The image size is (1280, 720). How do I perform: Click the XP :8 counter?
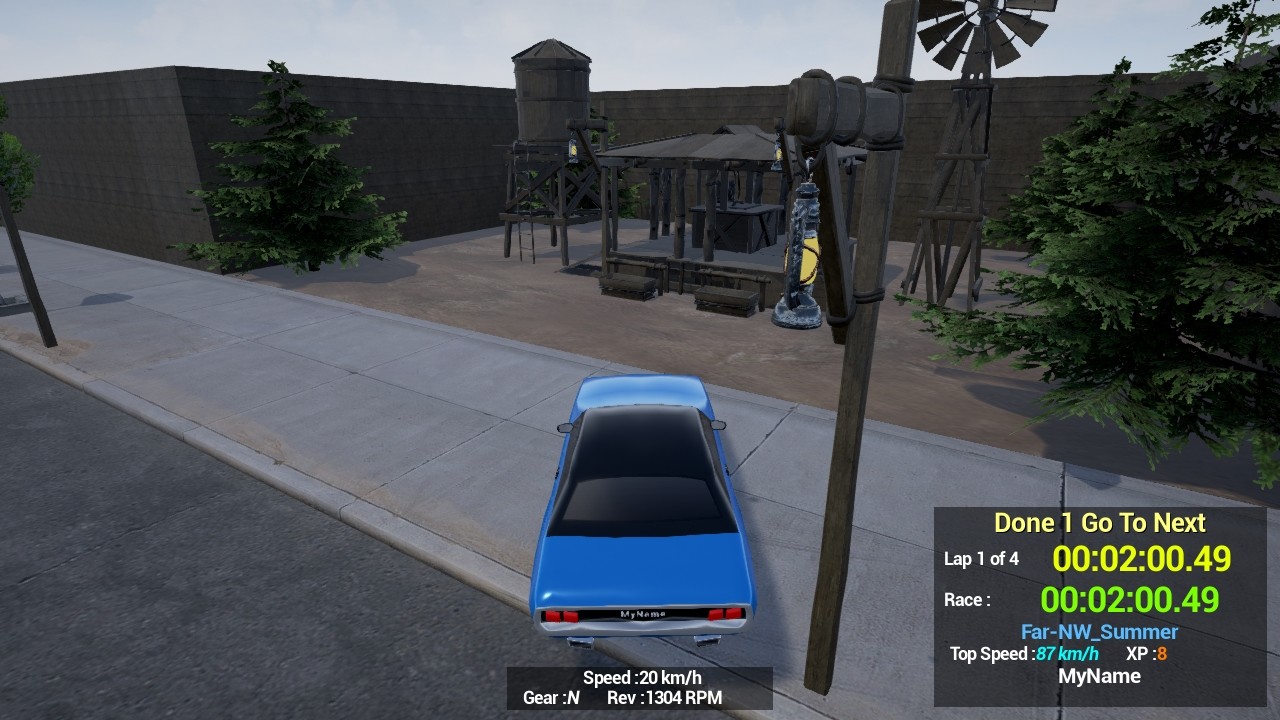click(x=1145, y=654)
